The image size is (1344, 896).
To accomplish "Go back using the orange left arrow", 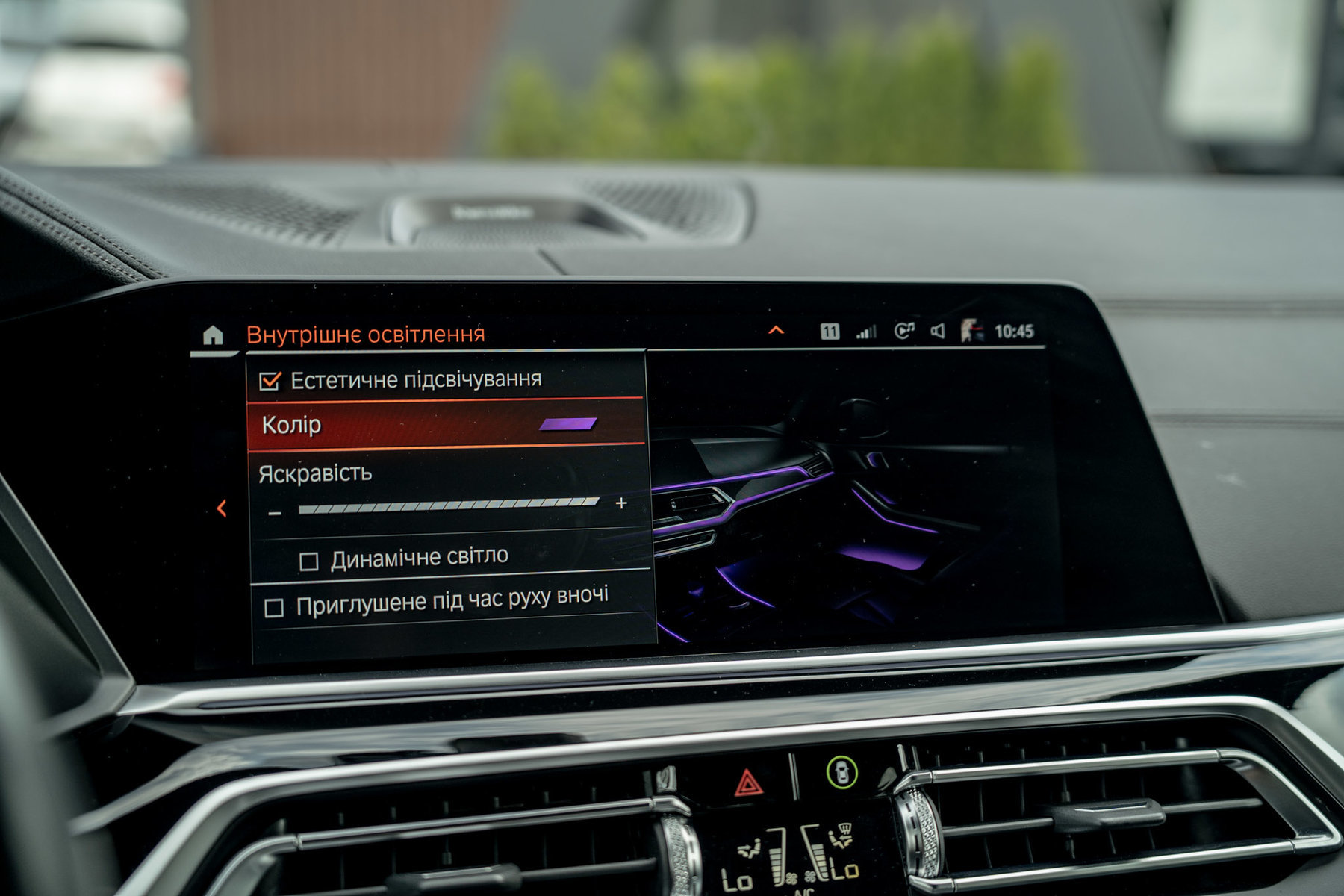I will [x=222, y=508].
